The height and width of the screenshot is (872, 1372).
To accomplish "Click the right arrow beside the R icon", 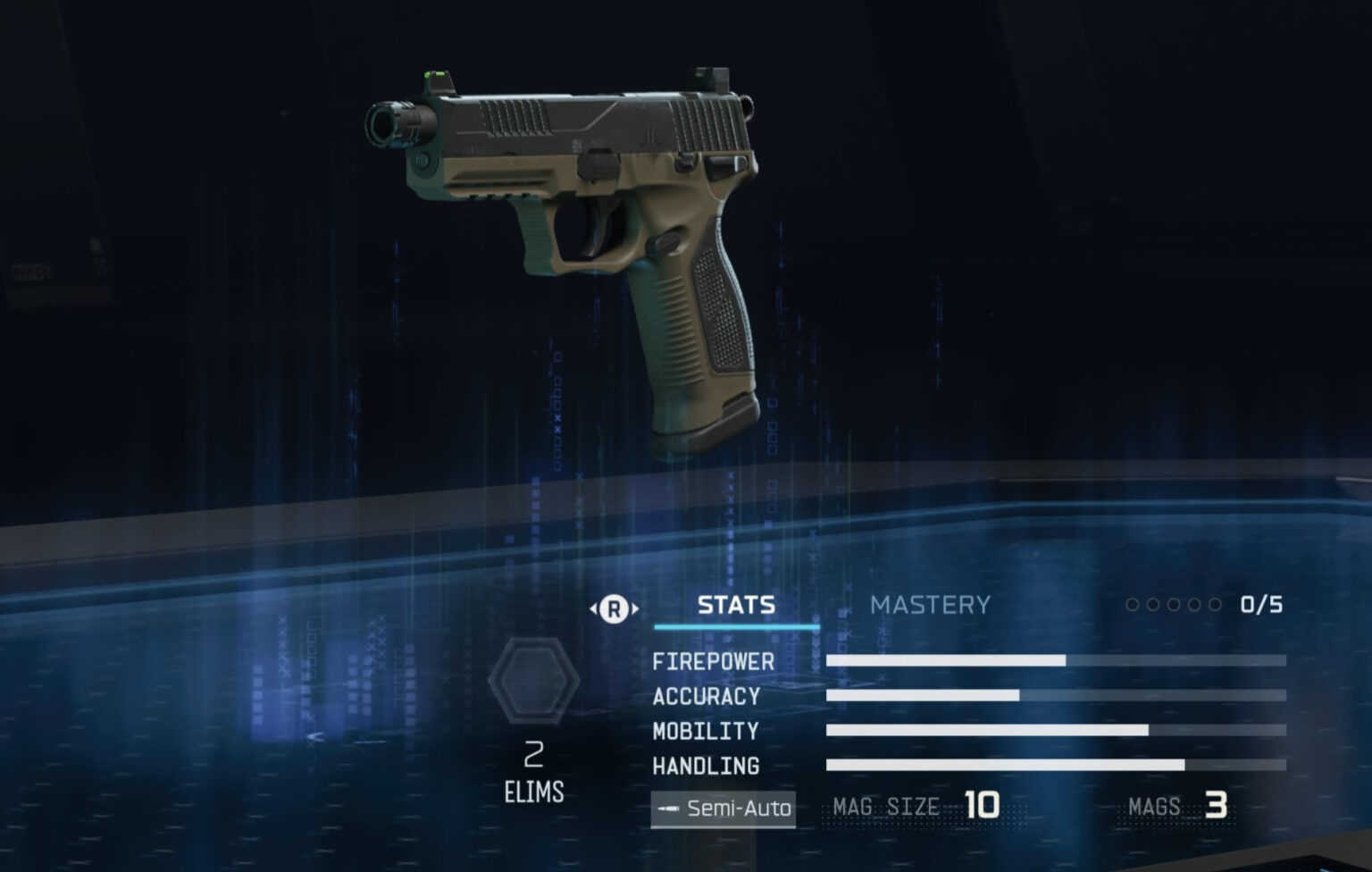I will coord(635,607).
